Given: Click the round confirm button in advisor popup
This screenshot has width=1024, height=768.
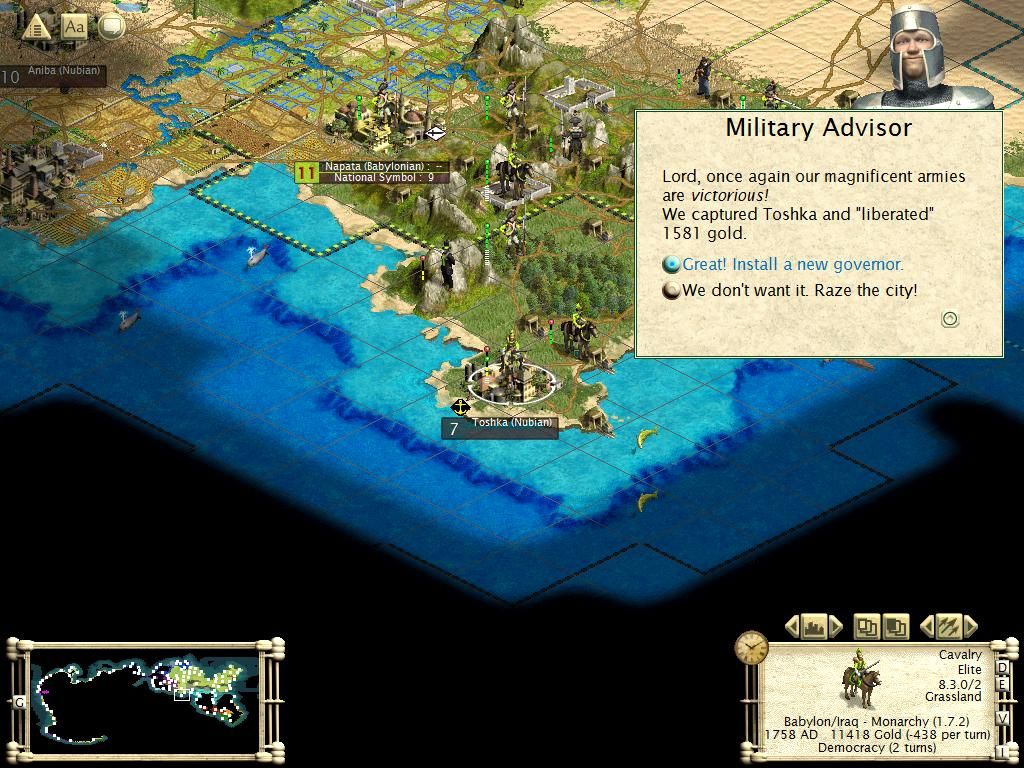Looking at the screenshot, I should tap(950, 319).
